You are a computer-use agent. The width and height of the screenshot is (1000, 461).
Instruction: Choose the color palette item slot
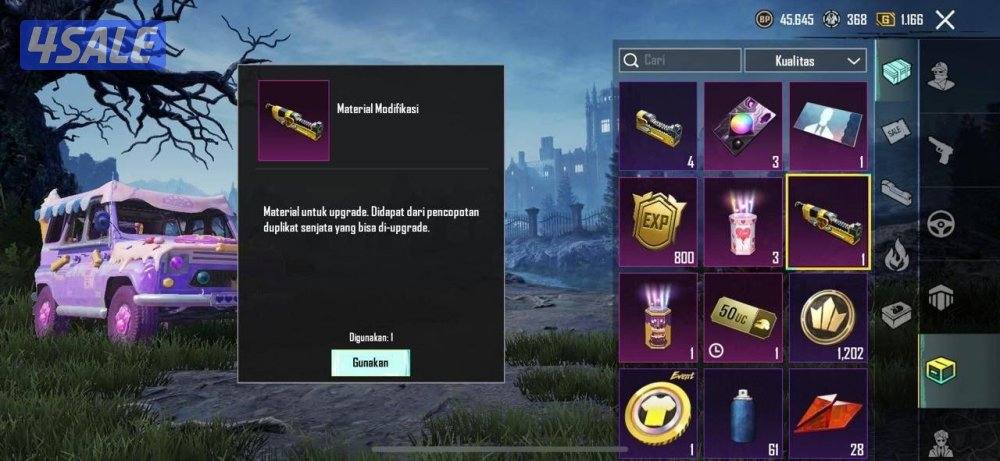tap(742, 125)
